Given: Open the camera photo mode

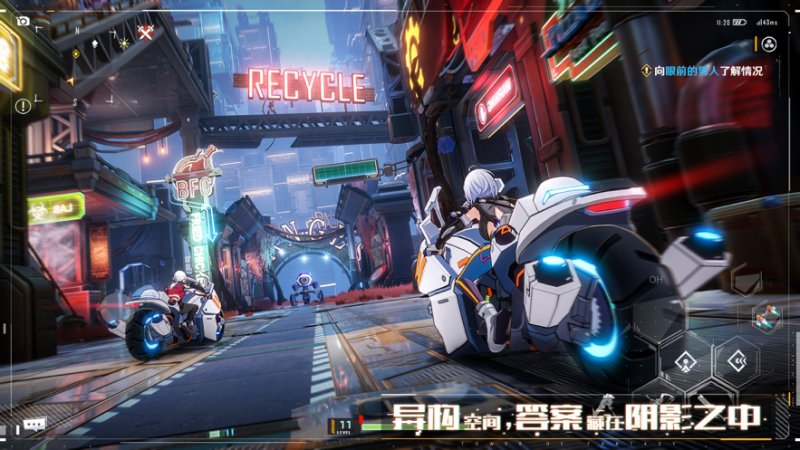Looking at the screenshot, I should pos(22,20).
